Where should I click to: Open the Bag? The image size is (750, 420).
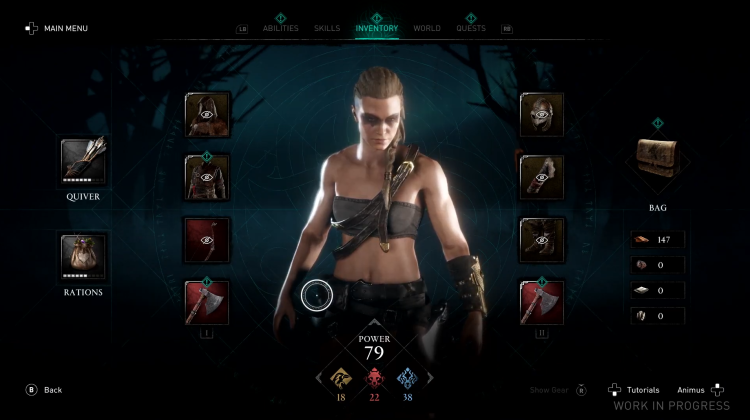pos(657,162)
